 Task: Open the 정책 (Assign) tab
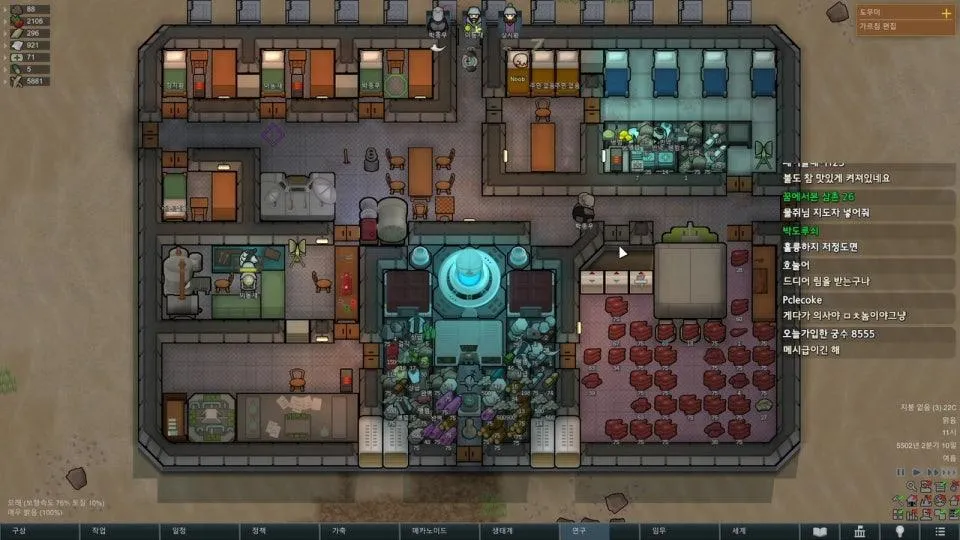pos(258,531)
